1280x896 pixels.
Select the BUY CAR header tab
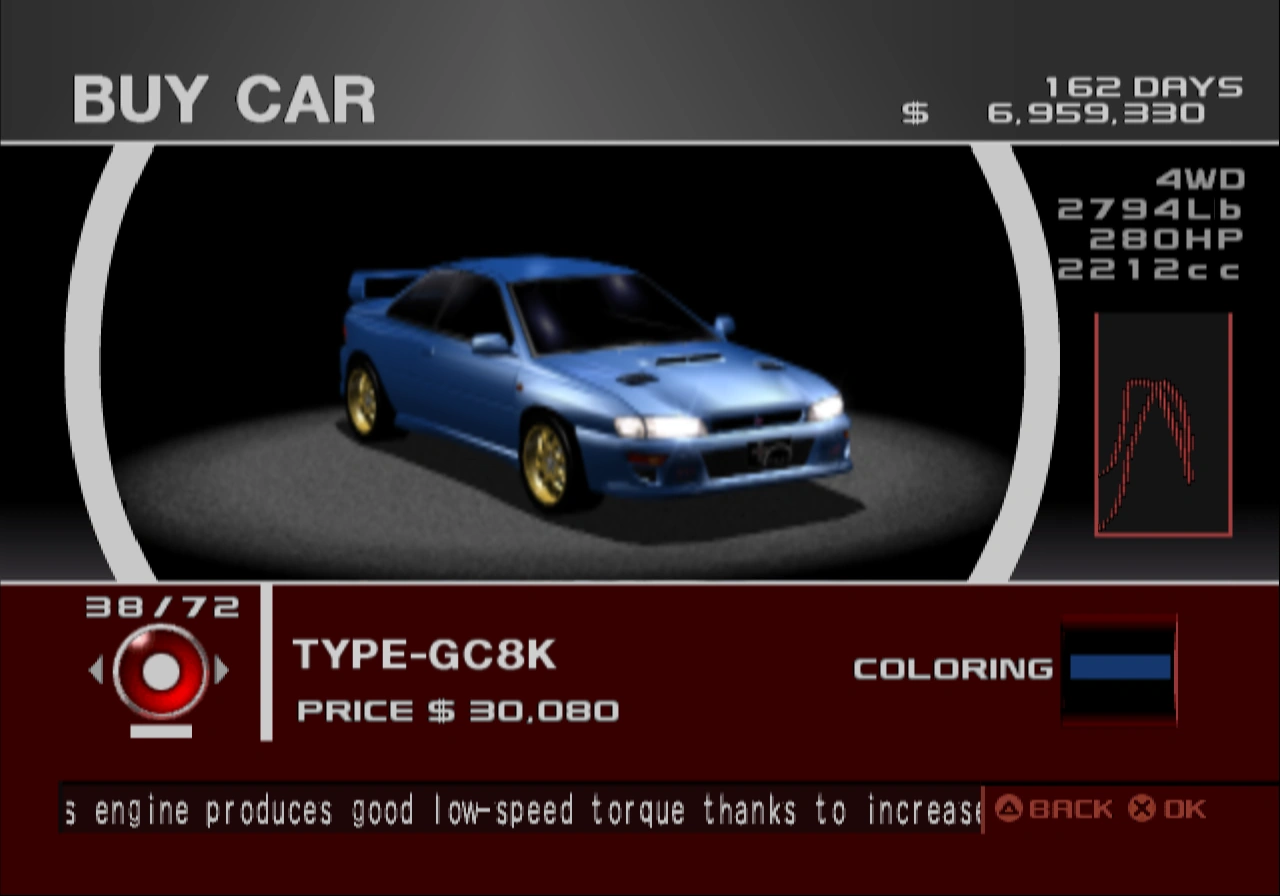(x=222, y=97)
